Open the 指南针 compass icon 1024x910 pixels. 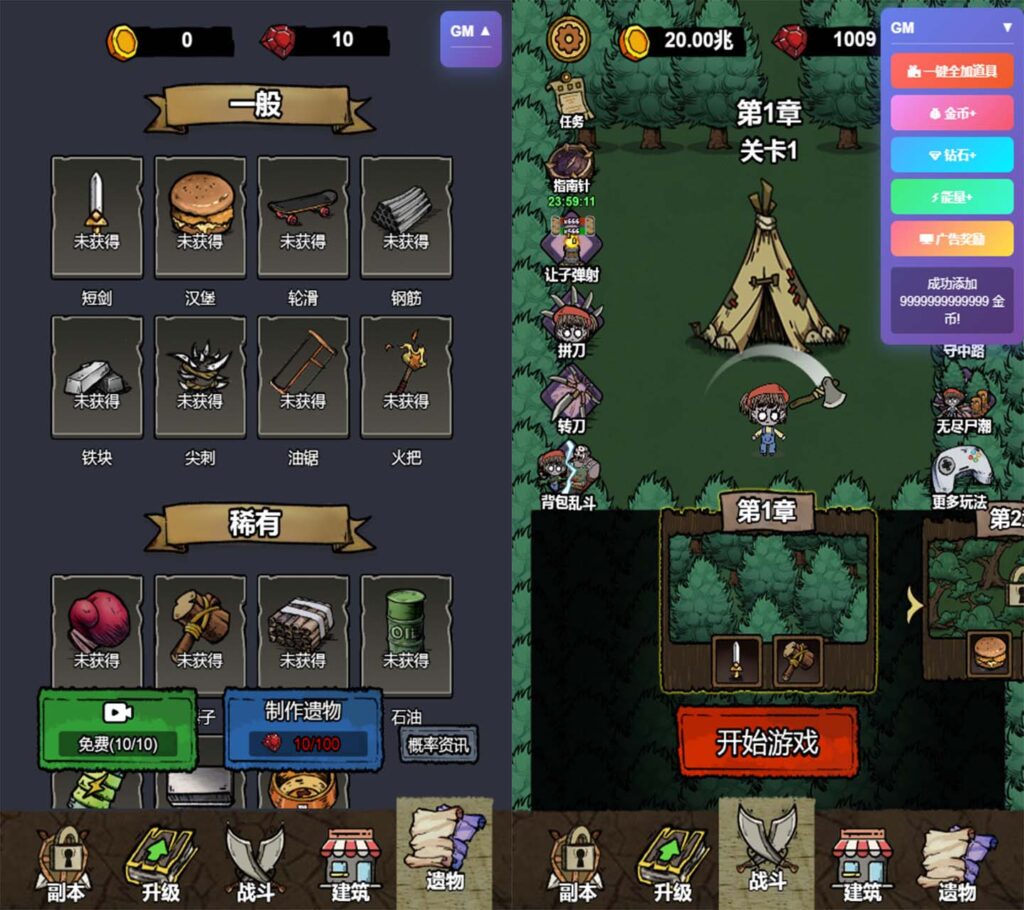coord(571,166)
